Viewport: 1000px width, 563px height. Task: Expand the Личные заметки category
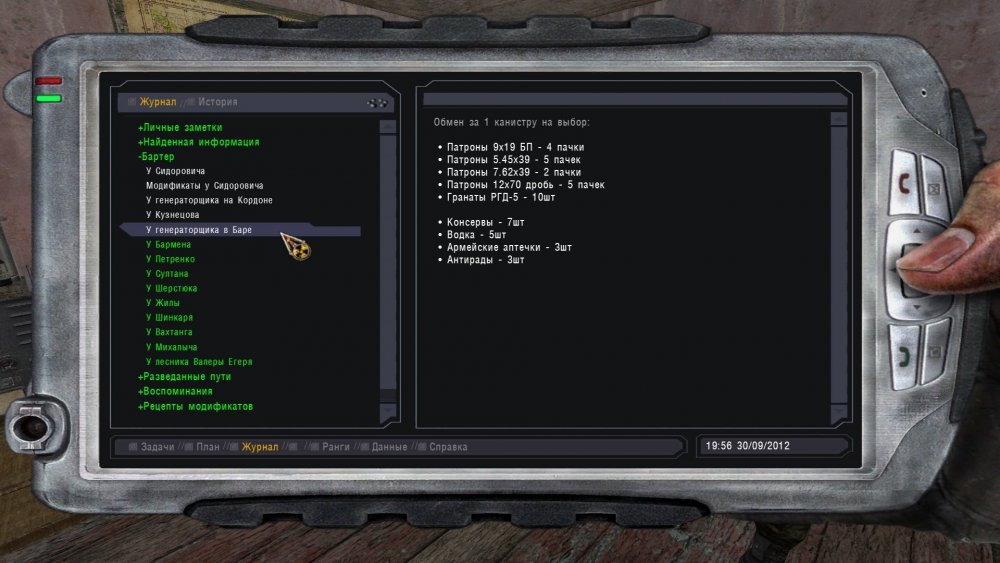180,128
